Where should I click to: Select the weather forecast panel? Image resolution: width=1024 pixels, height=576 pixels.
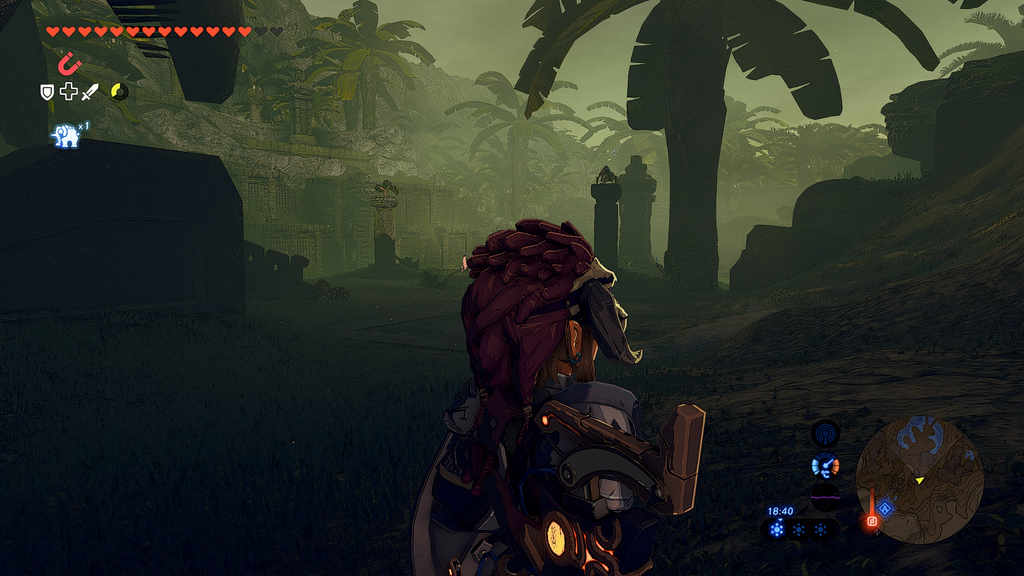(x=797, y=529)
